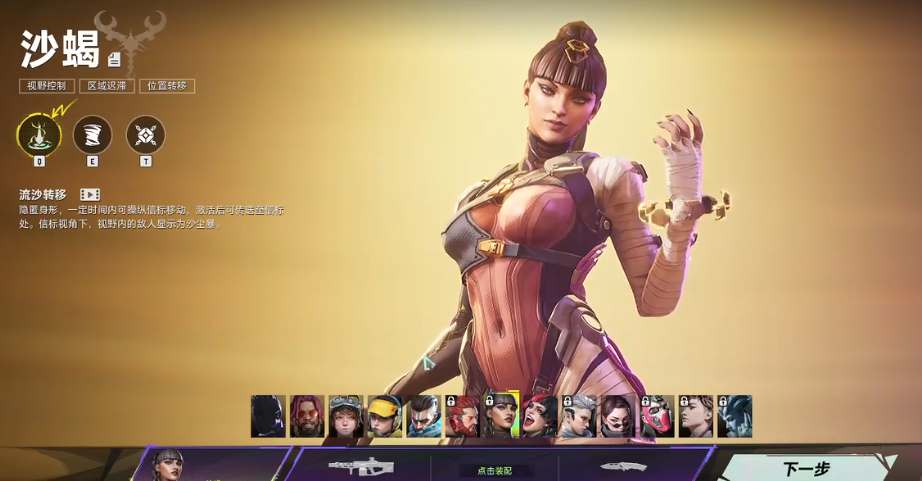Screen dimensions: 922x481
Task: Select the locked silver-haired character
Action: (x=578, y=416)
